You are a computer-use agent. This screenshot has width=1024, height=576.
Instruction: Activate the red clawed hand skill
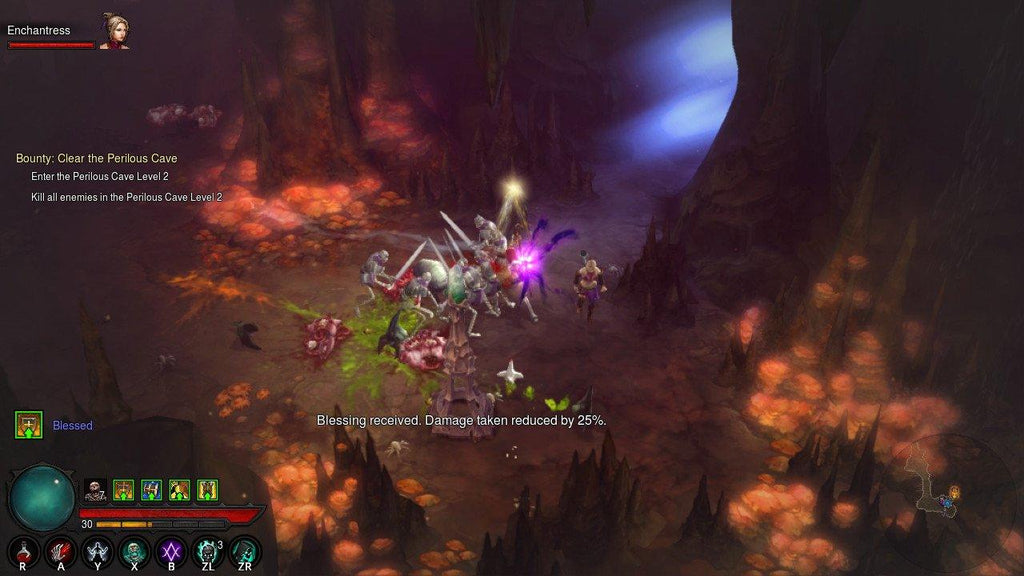(61, 551)
